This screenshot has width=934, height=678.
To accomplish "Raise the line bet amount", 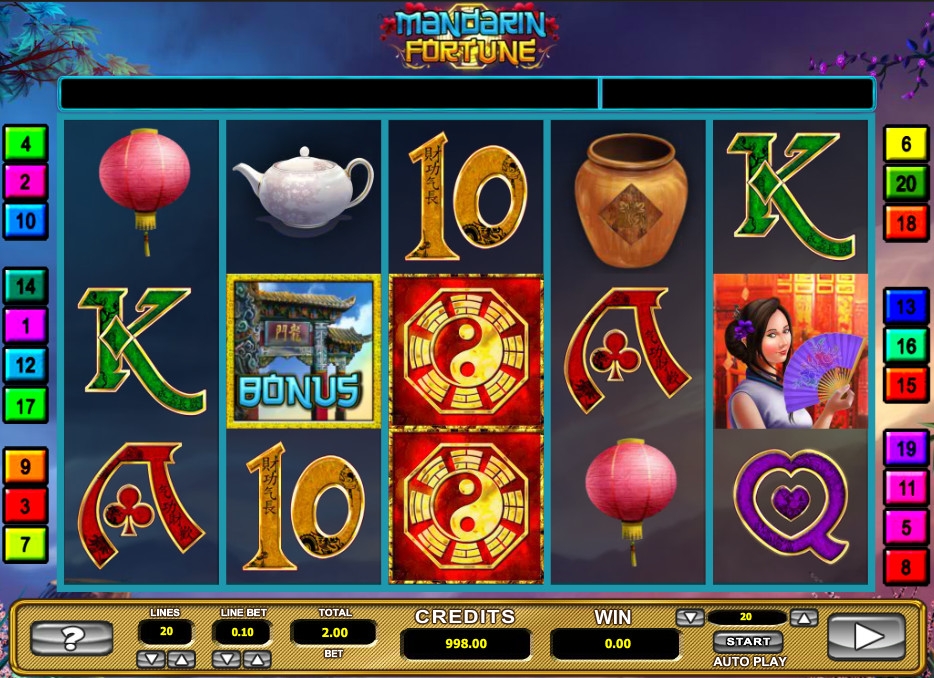I will pos(257,659).
